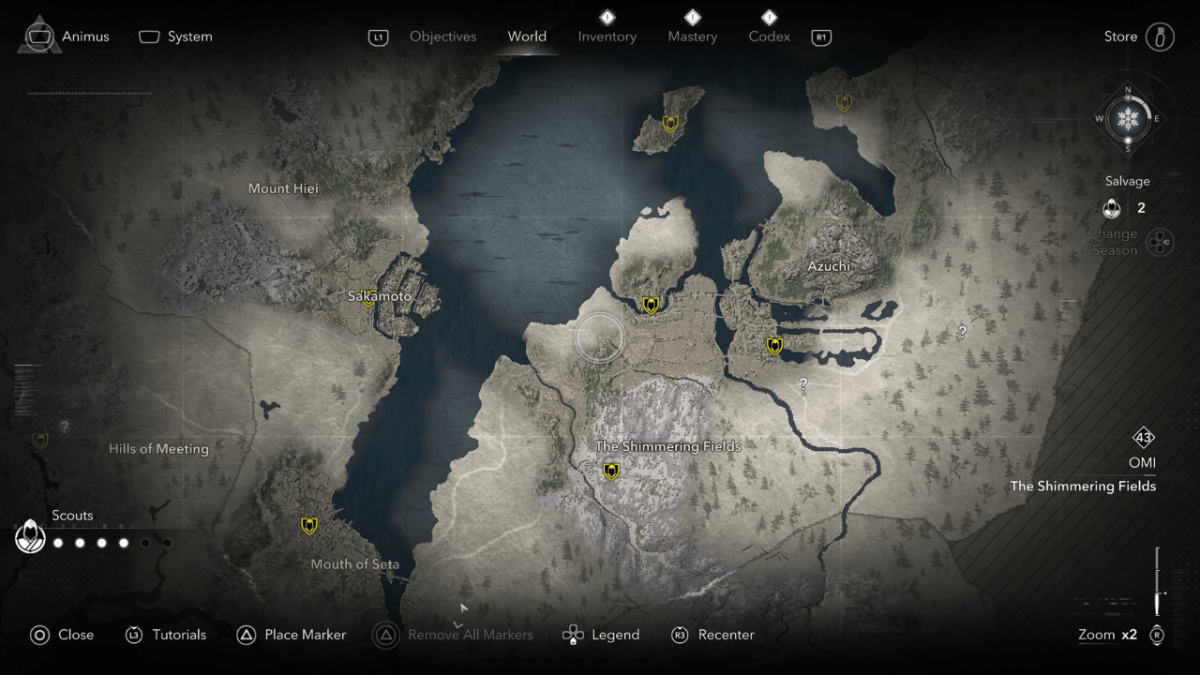Select the World tab

(526, 37)
